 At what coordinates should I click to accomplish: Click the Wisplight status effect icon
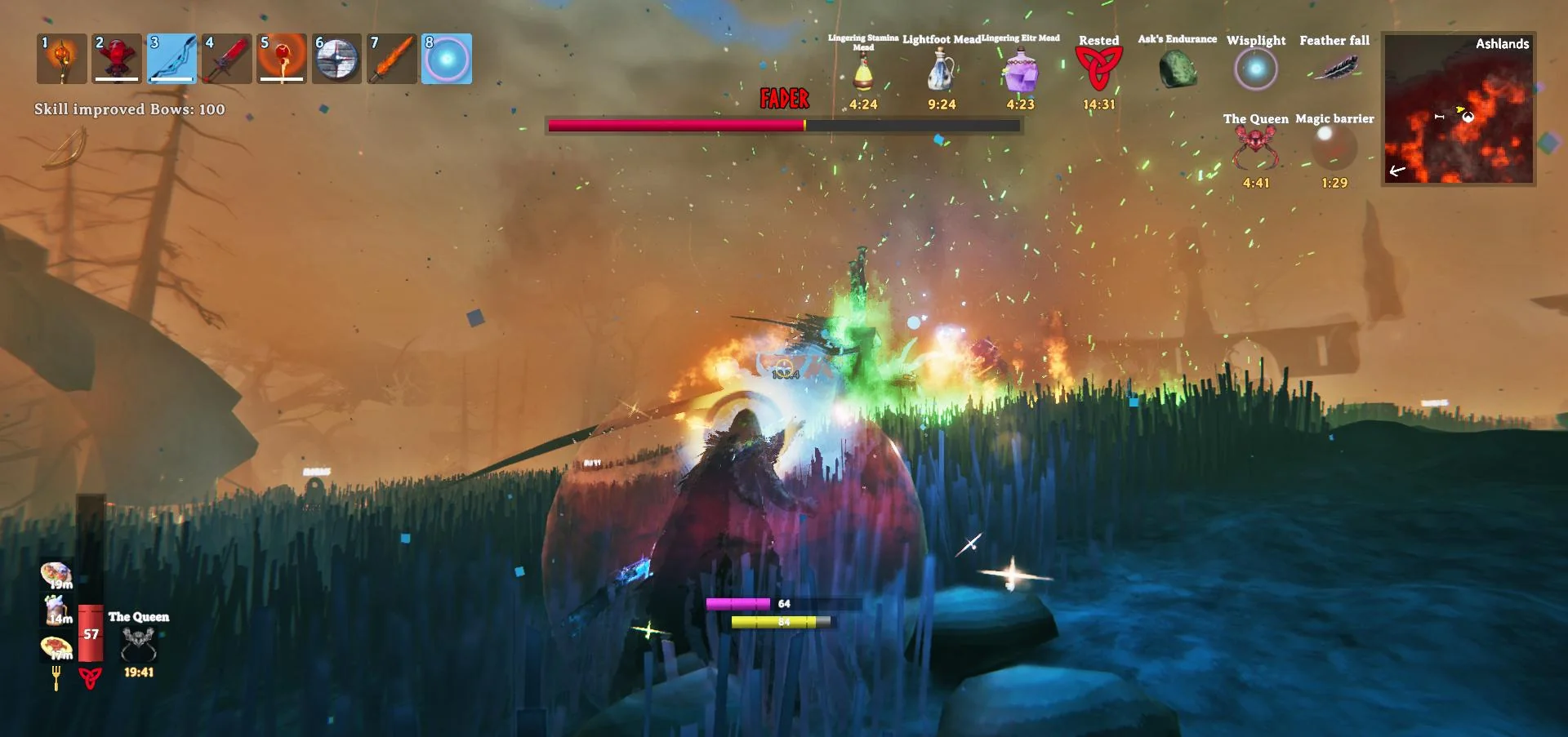click(x=1256, y=69)
